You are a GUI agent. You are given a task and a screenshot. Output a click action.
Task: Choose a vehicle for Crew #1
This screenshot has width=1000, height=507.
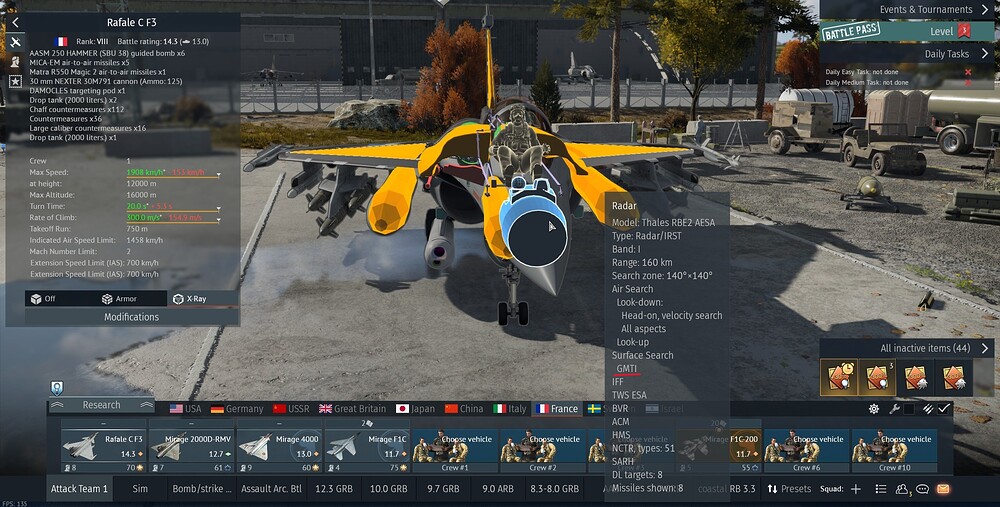coord(454,447)
